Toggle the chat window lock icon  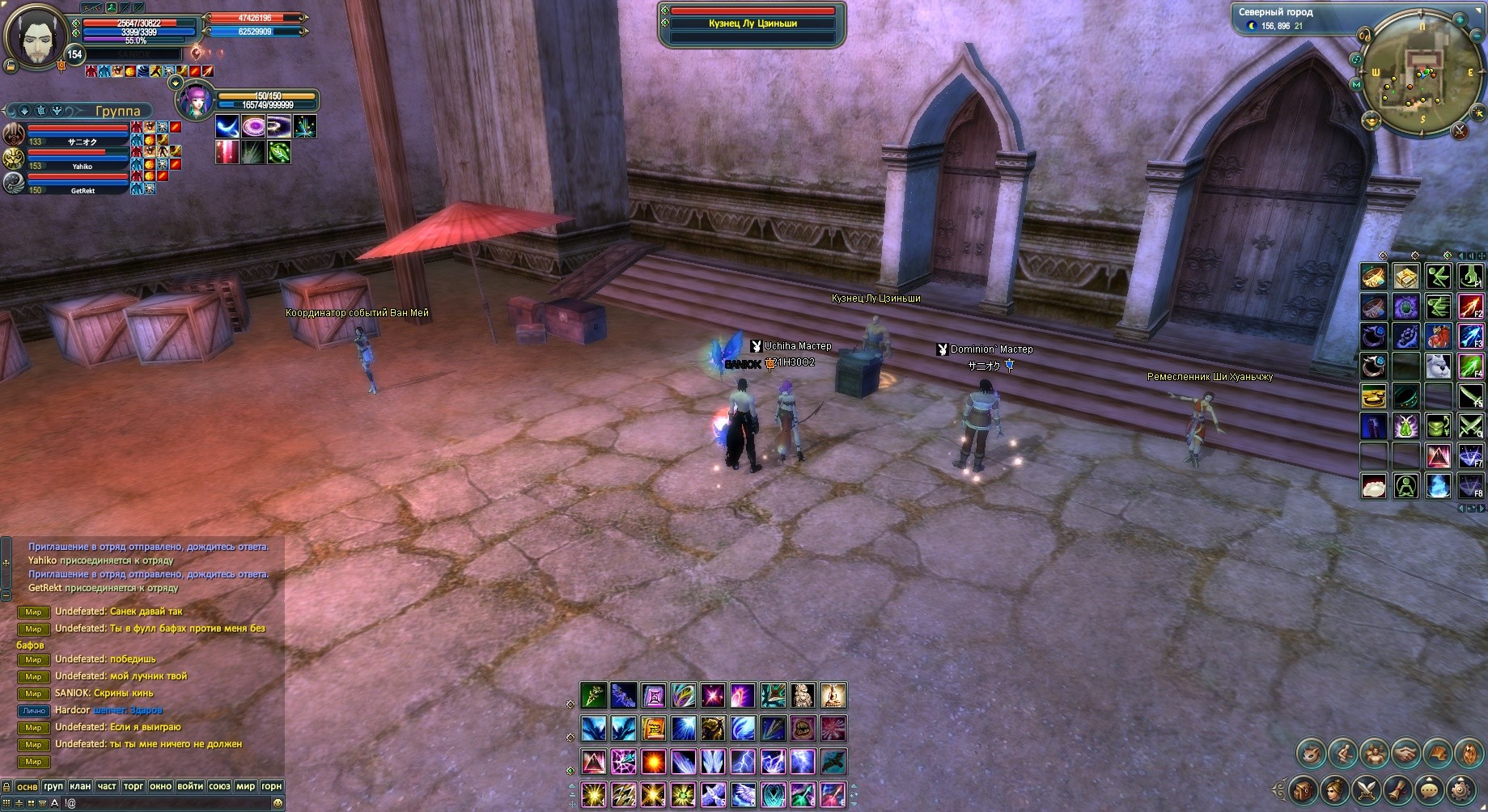point(7,786)
